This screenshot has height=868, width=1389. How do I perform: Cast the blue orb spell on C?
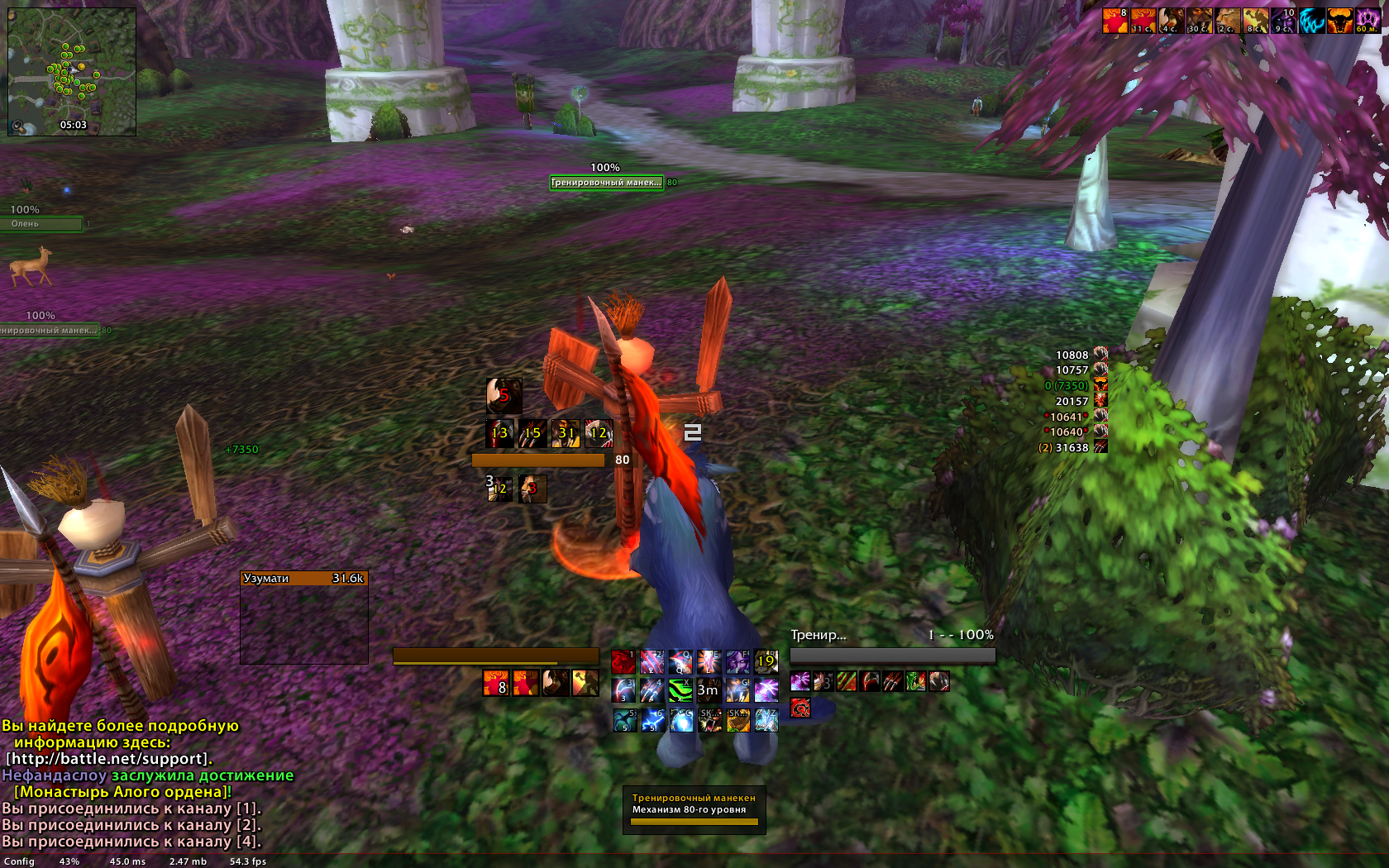click(x=680, y=720)
